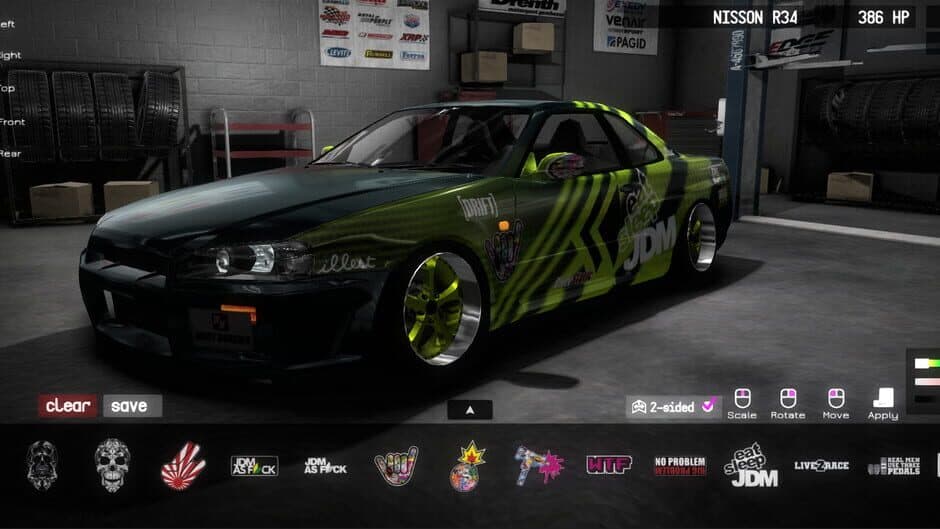Select the rising sun leaf sticker

[x=183, y=466]
